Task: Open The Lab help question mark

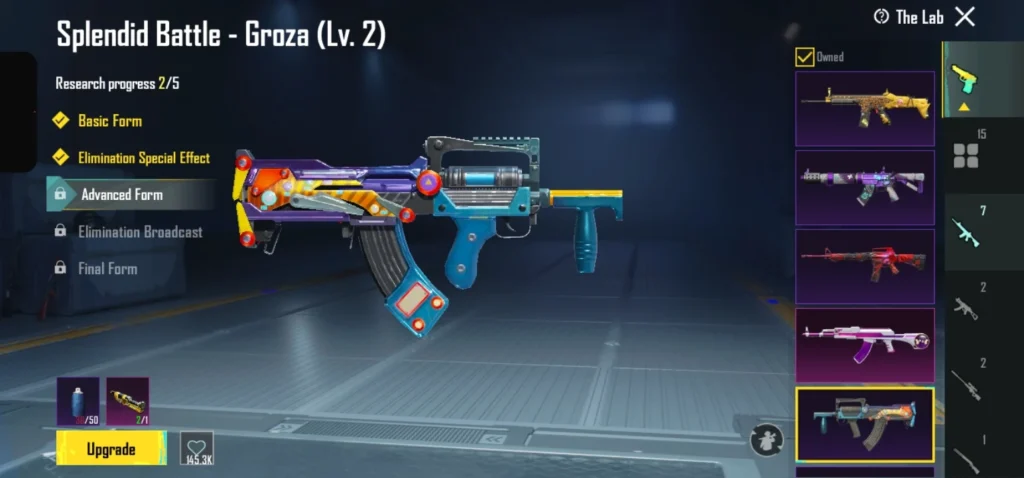Action: tap(881, 17)
